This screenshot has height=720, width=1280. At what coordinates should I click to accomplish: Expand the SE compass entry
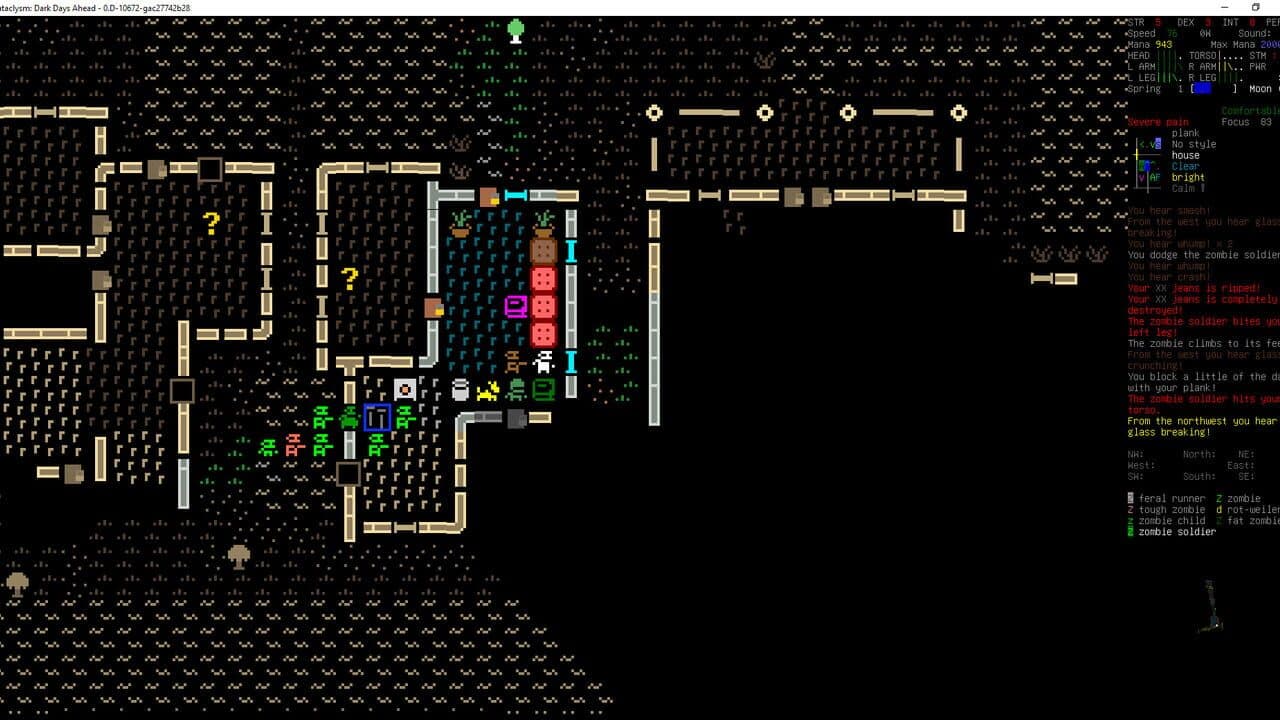(x=1249, y=477)
